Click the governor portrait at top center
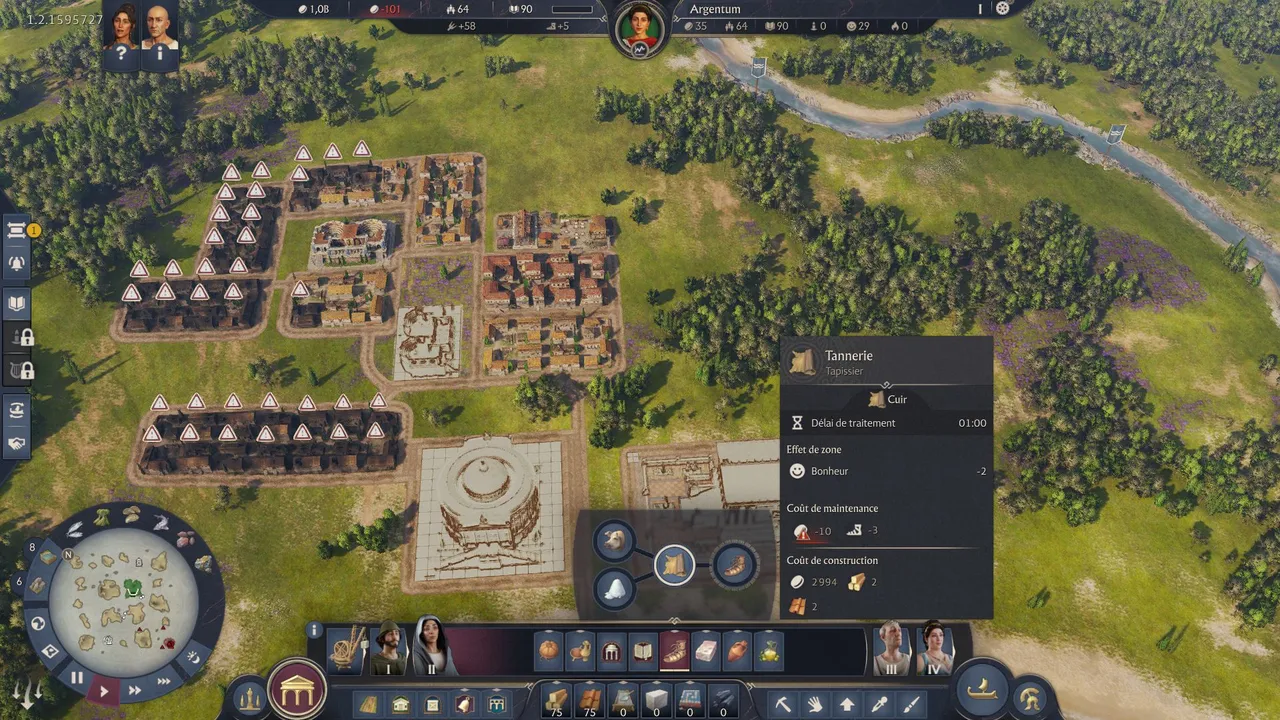The width and height of the screenshot is (1280, 720). coord(640,28)
